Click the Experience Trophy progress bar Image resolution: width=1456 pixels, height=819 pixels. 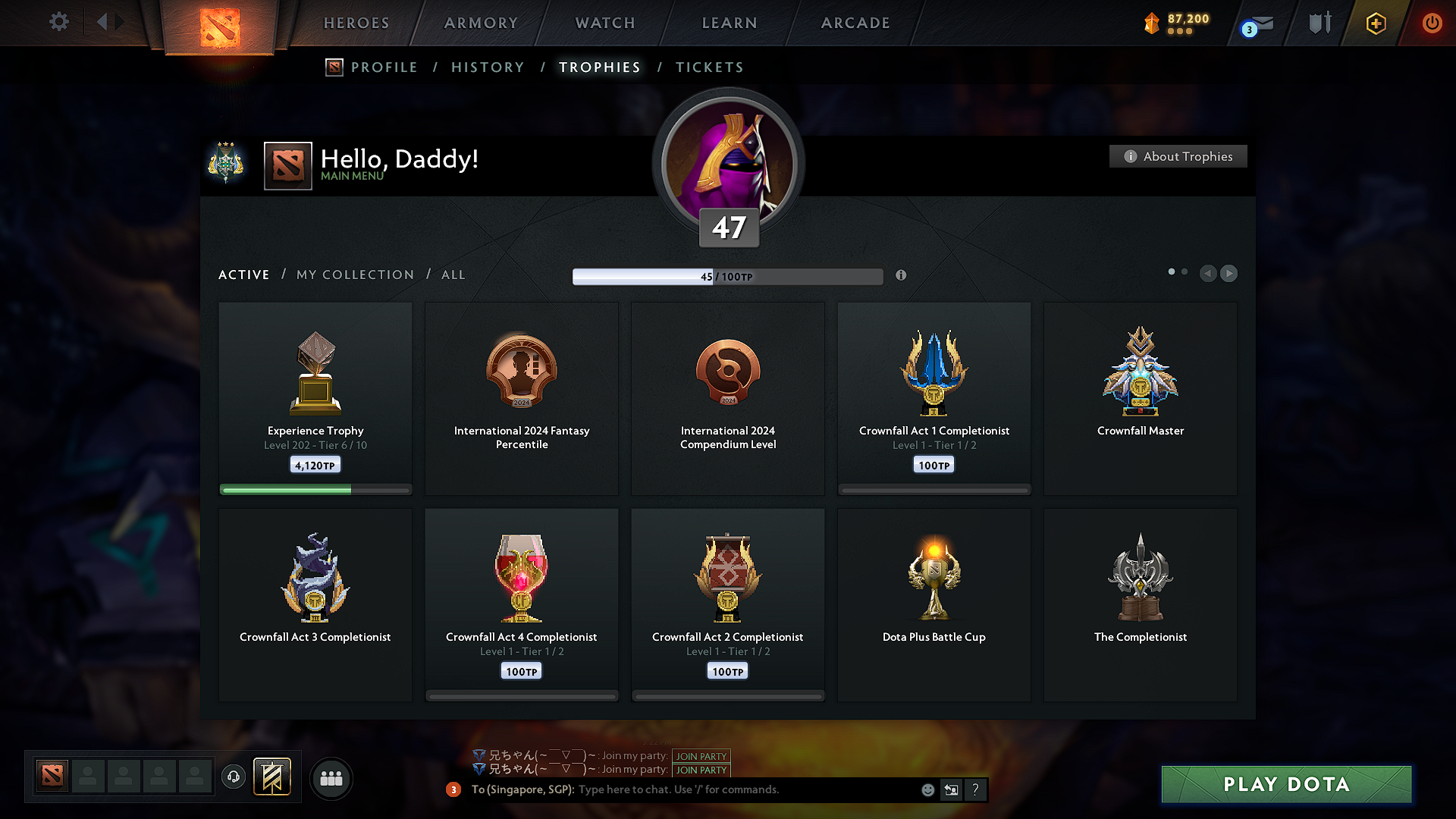[x=315, y=489]
